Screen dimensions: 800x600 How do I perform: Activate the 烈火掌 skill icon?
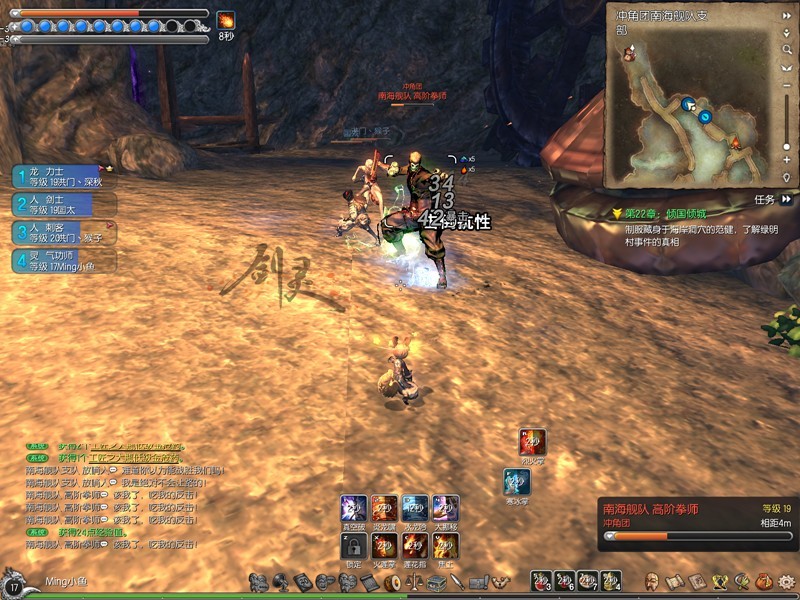pos(532,442)
